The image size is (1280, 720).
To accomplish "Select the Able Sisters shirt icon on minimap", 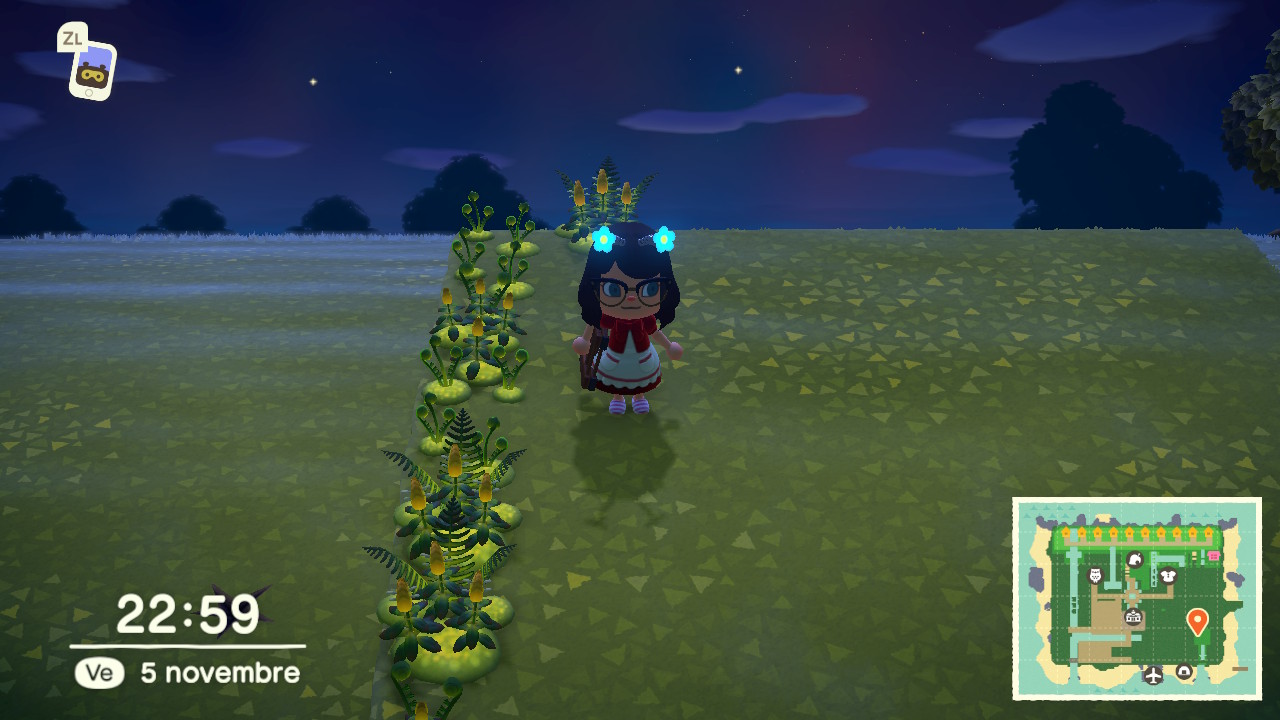I will [1168, 576].
